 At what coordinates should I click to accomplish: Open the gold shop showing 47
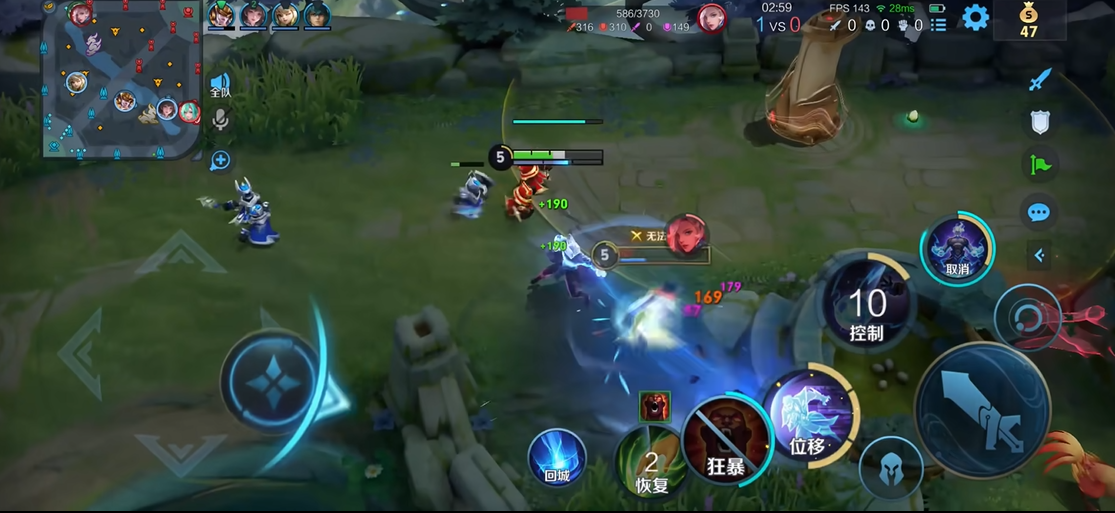click(1029, 19)
